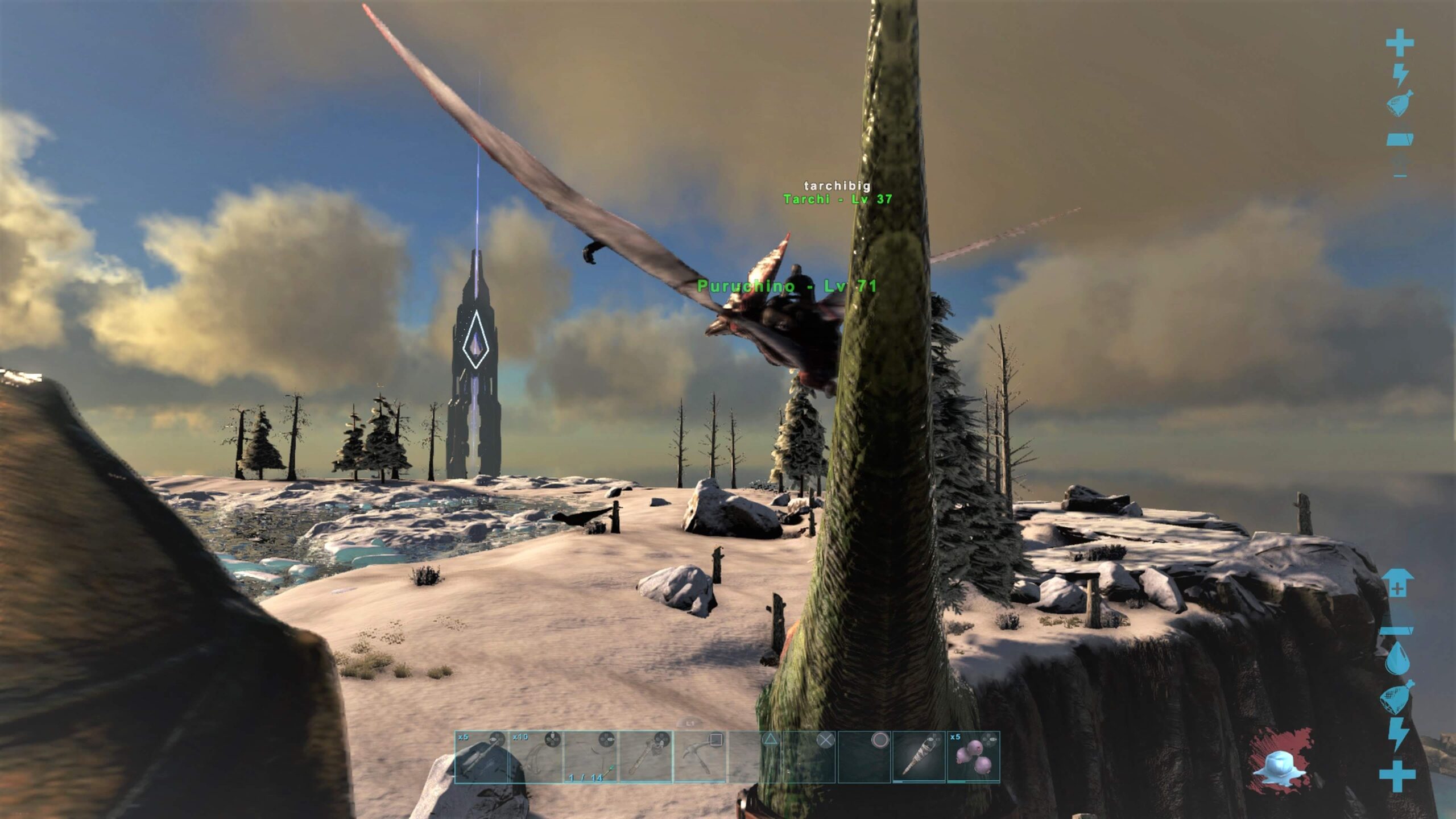Equip the hatchet from the hotbar
Viewport: 1456px width, 819px height.
point(646,758)
